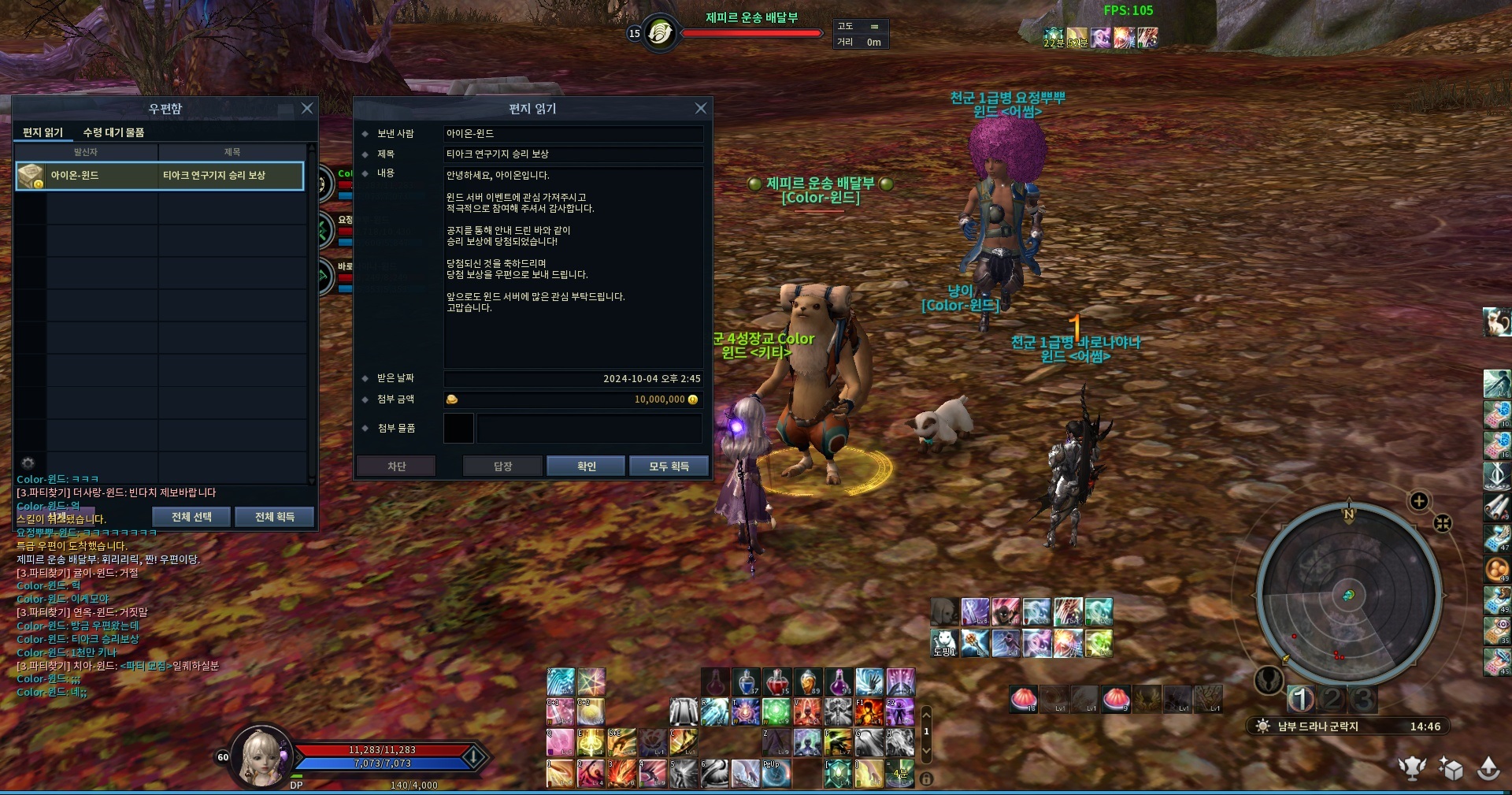Image resolution: width=1512 pixels, height=795 pixels.
Task: Claim attachments with 모두 획득 button
Action: click(669, 466)
